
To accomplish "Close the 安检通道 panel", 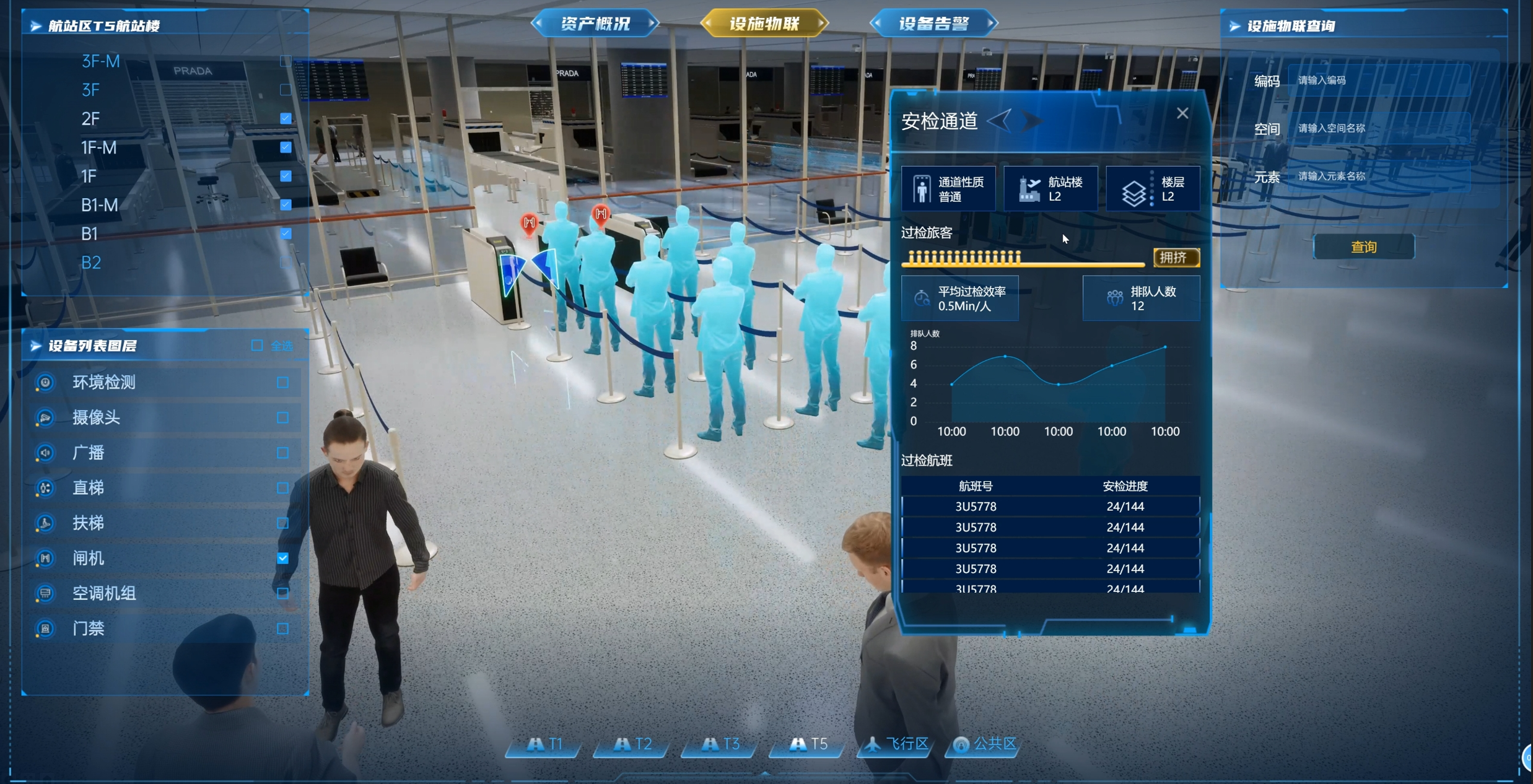I will tap(1182, 113).
